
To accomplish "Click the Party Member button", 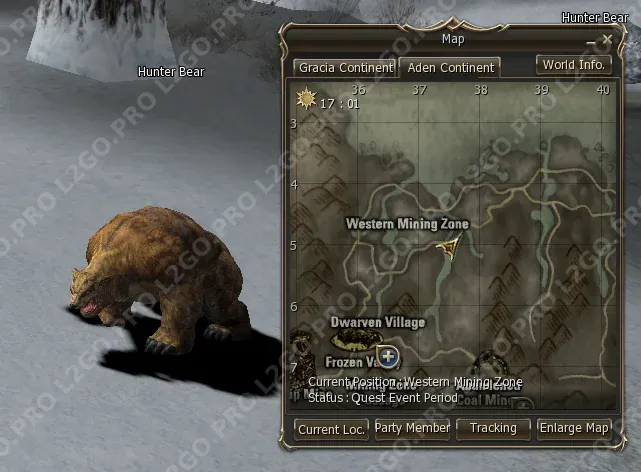I will [x=412, y=428].
